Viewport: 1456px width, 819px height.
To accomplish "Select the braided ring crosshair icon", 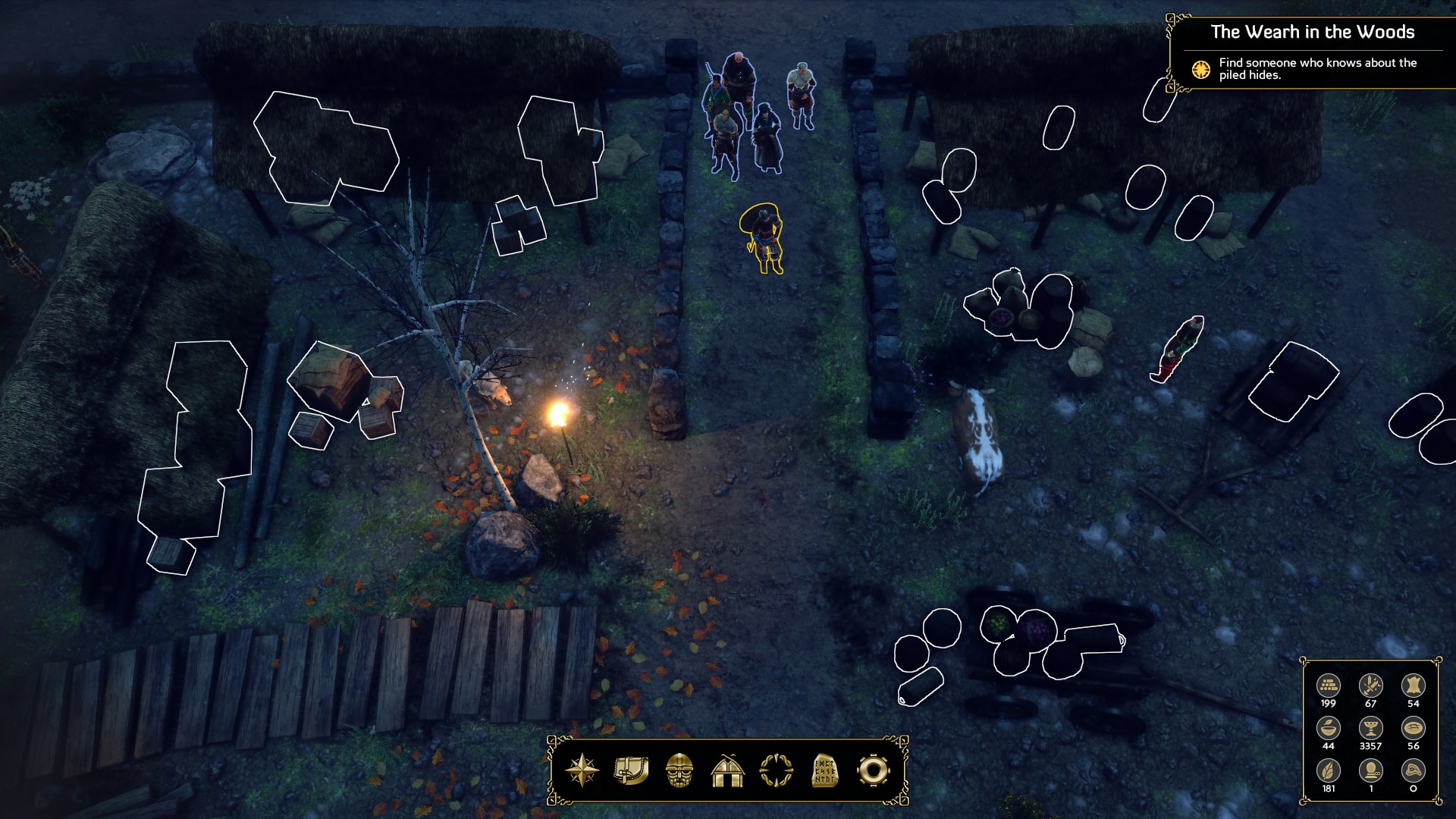I will tap(777, 770).
